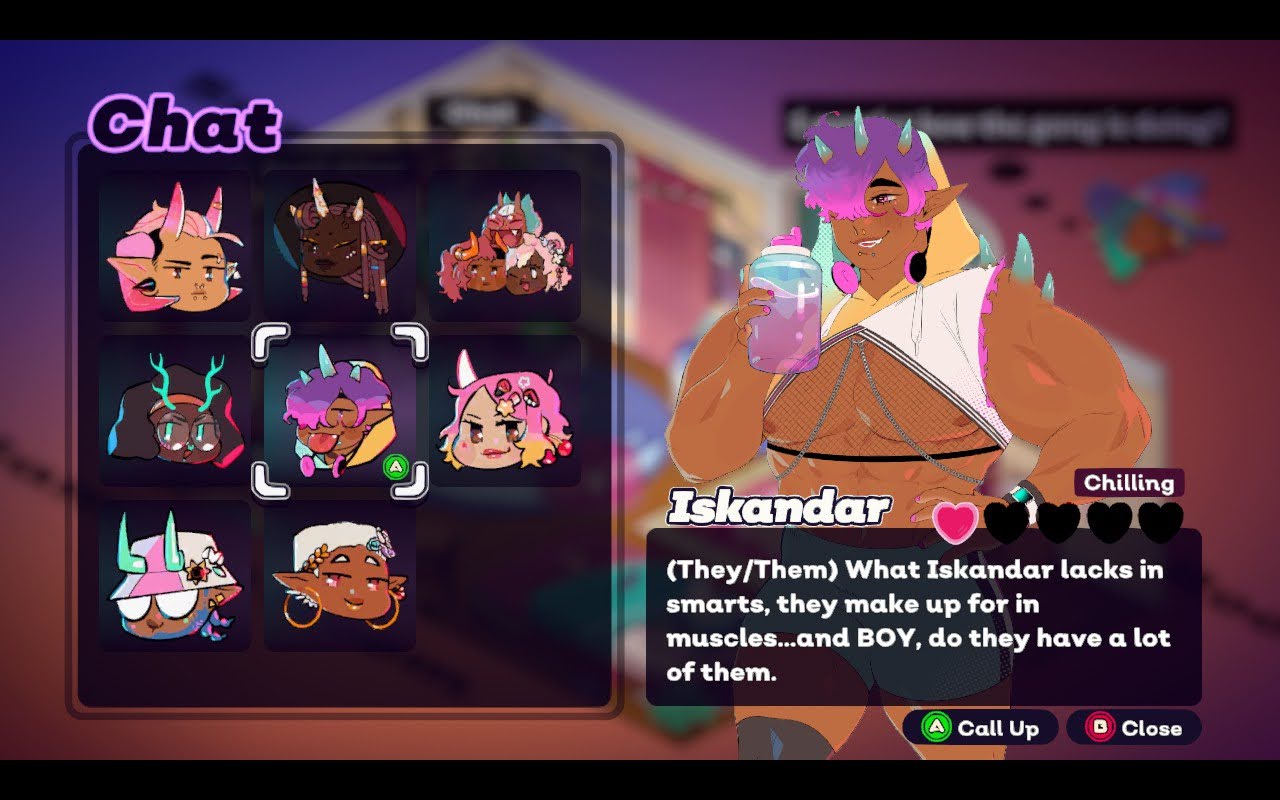
Task: Select the character wearing a white bucket hat
Action: [x=175, y=576]
